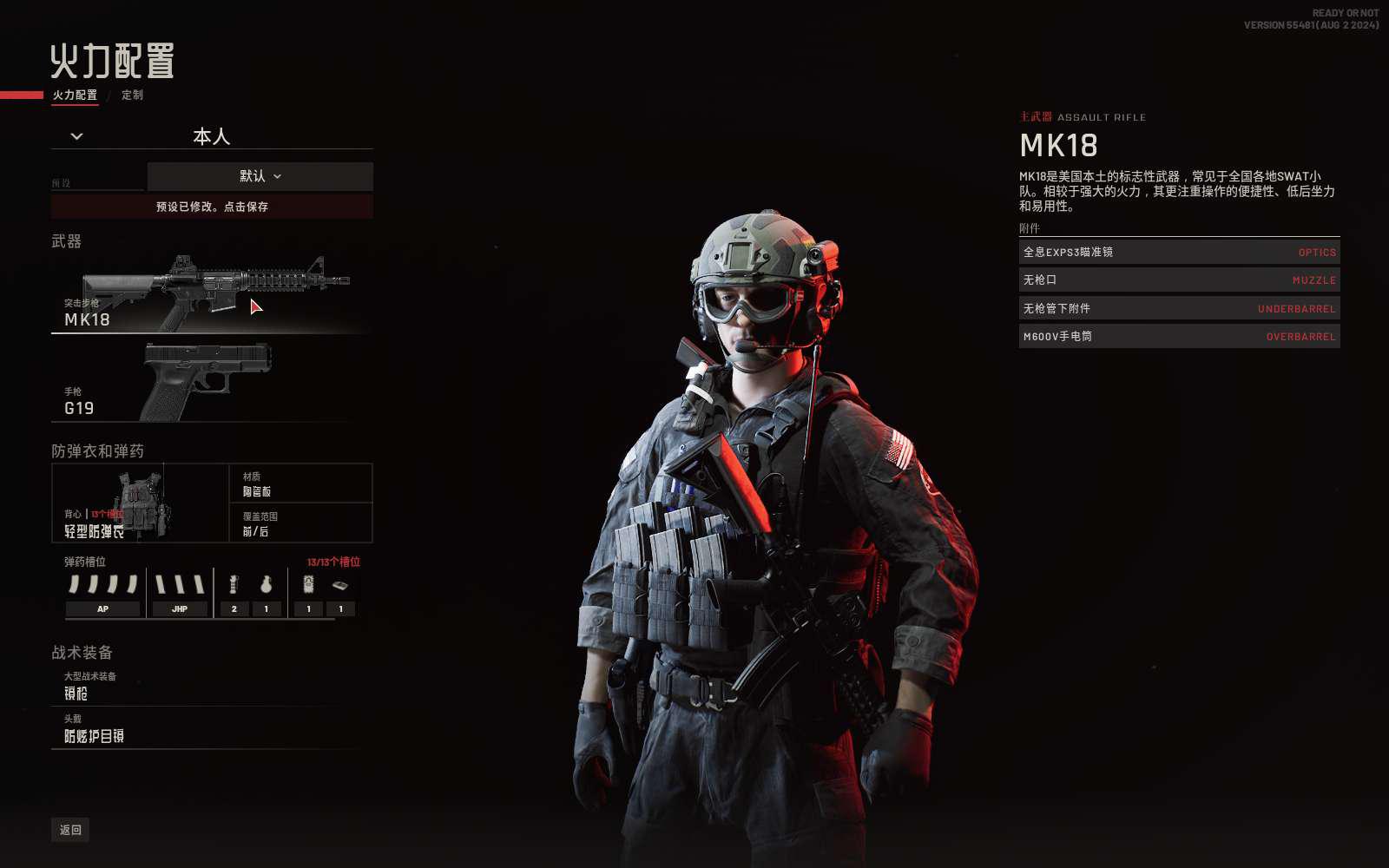The image size is (1389, 868).
Task: Open the 定制 customization tab
Action: [x=132, y=95]
